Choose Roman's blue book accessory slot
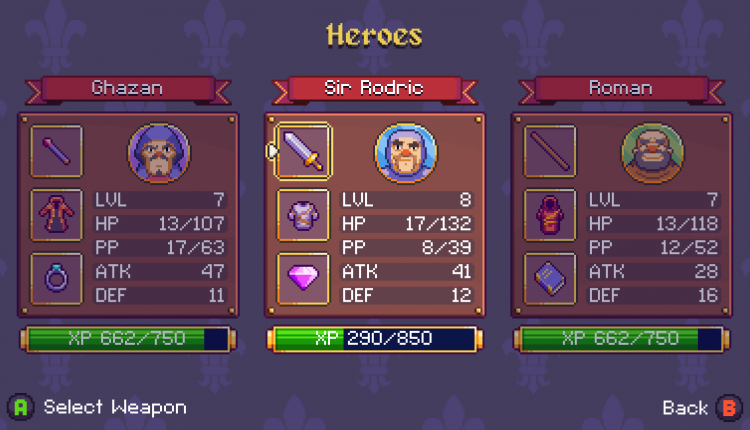Viewport: 750px width, 430px height. (550, 278)
